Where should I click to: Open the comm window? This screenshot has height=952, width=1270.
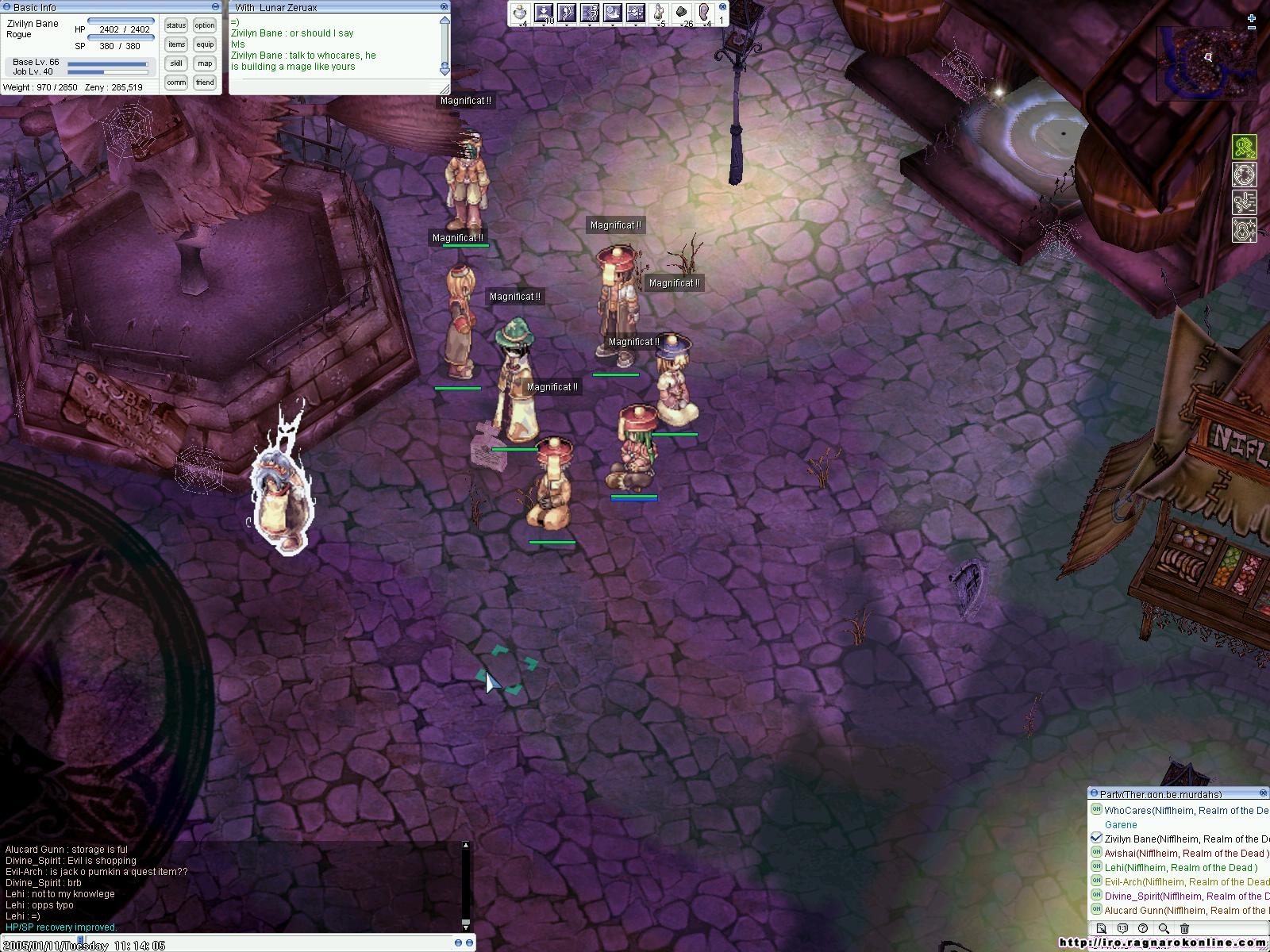coord(176,83)
